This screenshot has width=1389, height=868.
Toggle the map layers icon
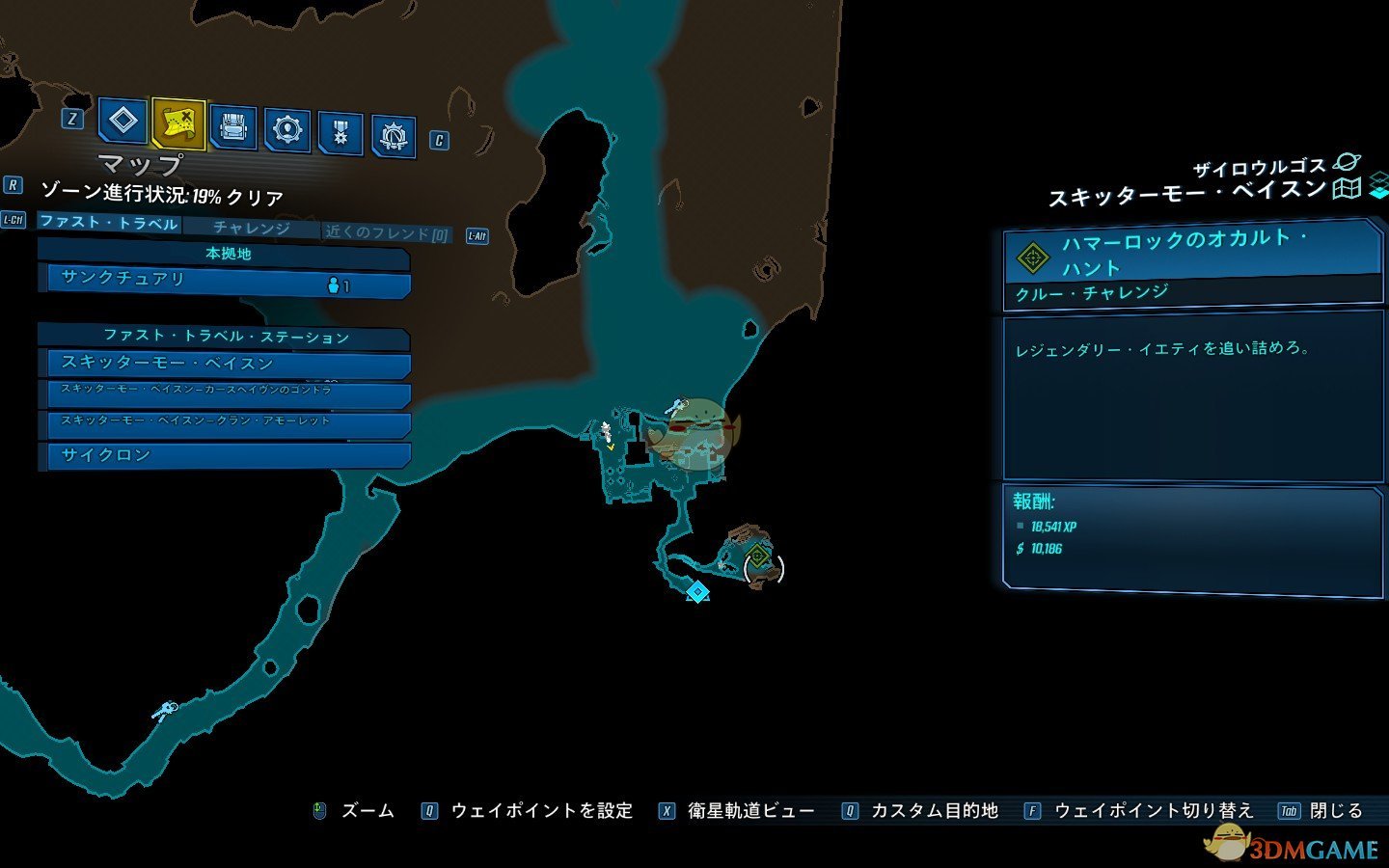coord(1379,185)
